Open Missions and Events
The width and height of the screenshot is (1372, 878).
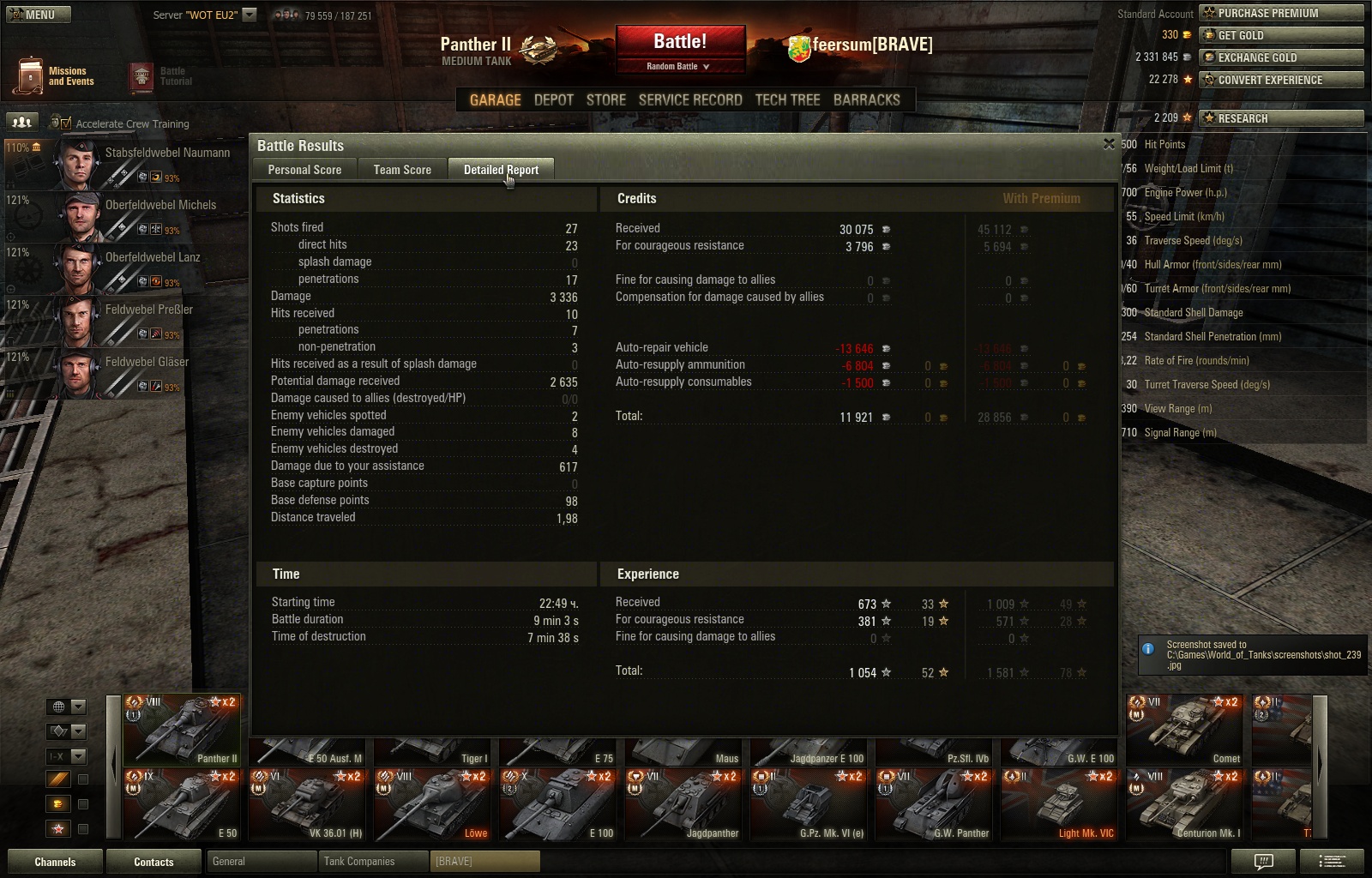pyautogui.click(x=53, y=76)
